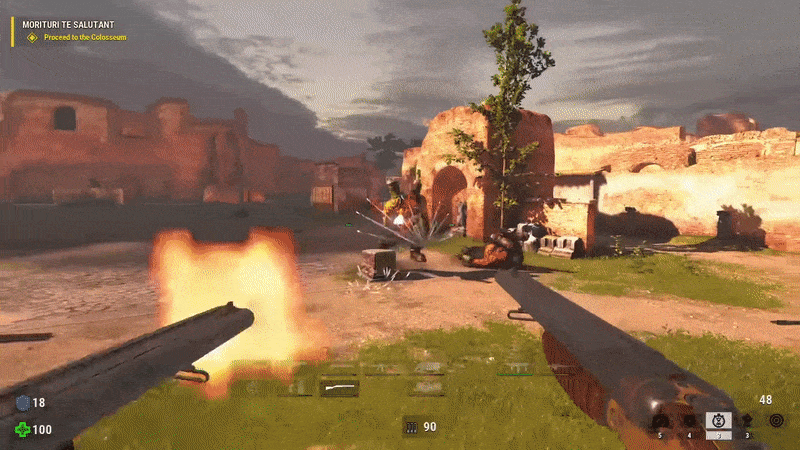Screen dimensions: 800x450
Task: Click the blue armor icon
Action: 22,403
